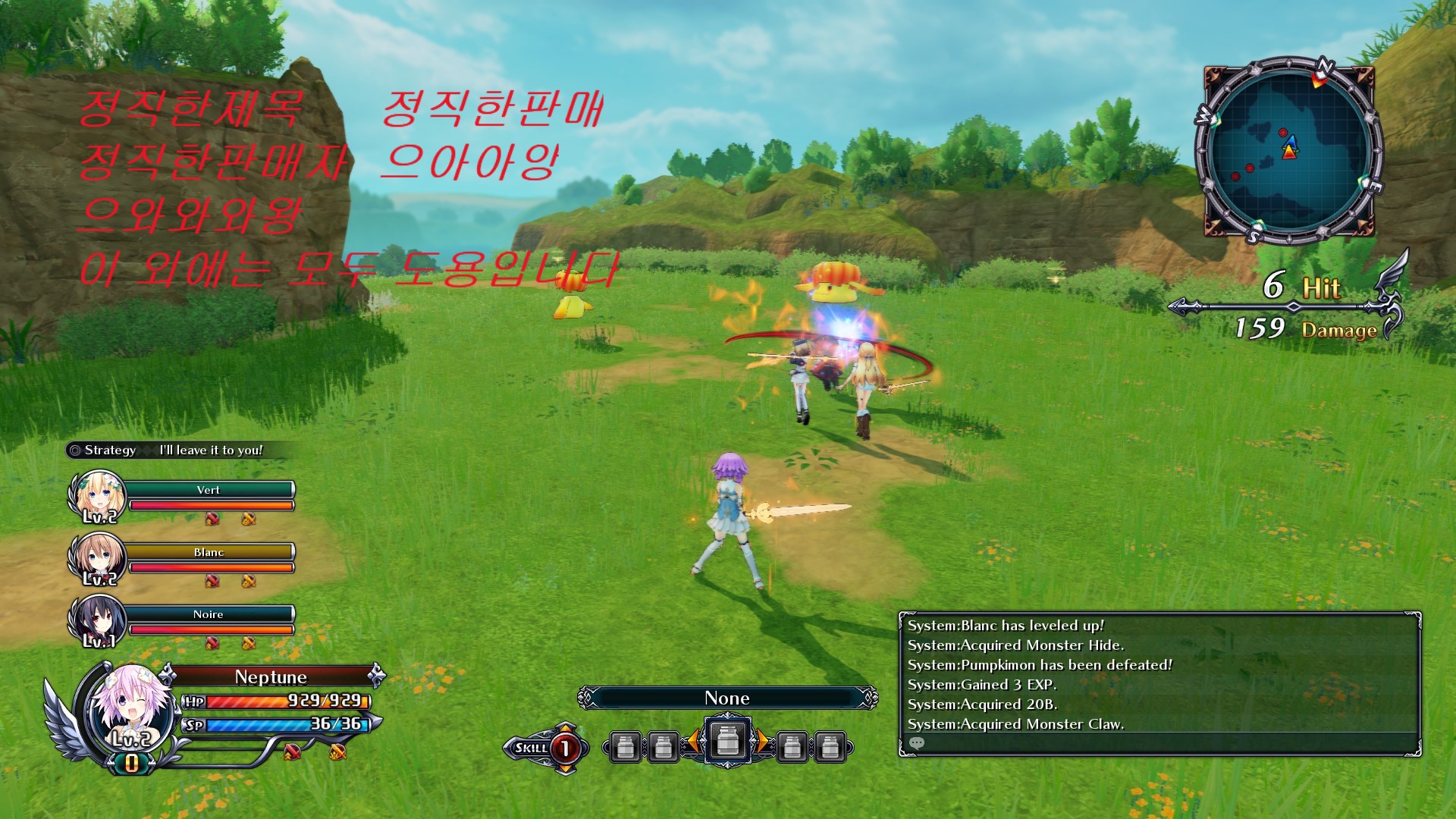Select Vert's party portrait
The image size is (1456, 819).
click(x=97, y=495)
